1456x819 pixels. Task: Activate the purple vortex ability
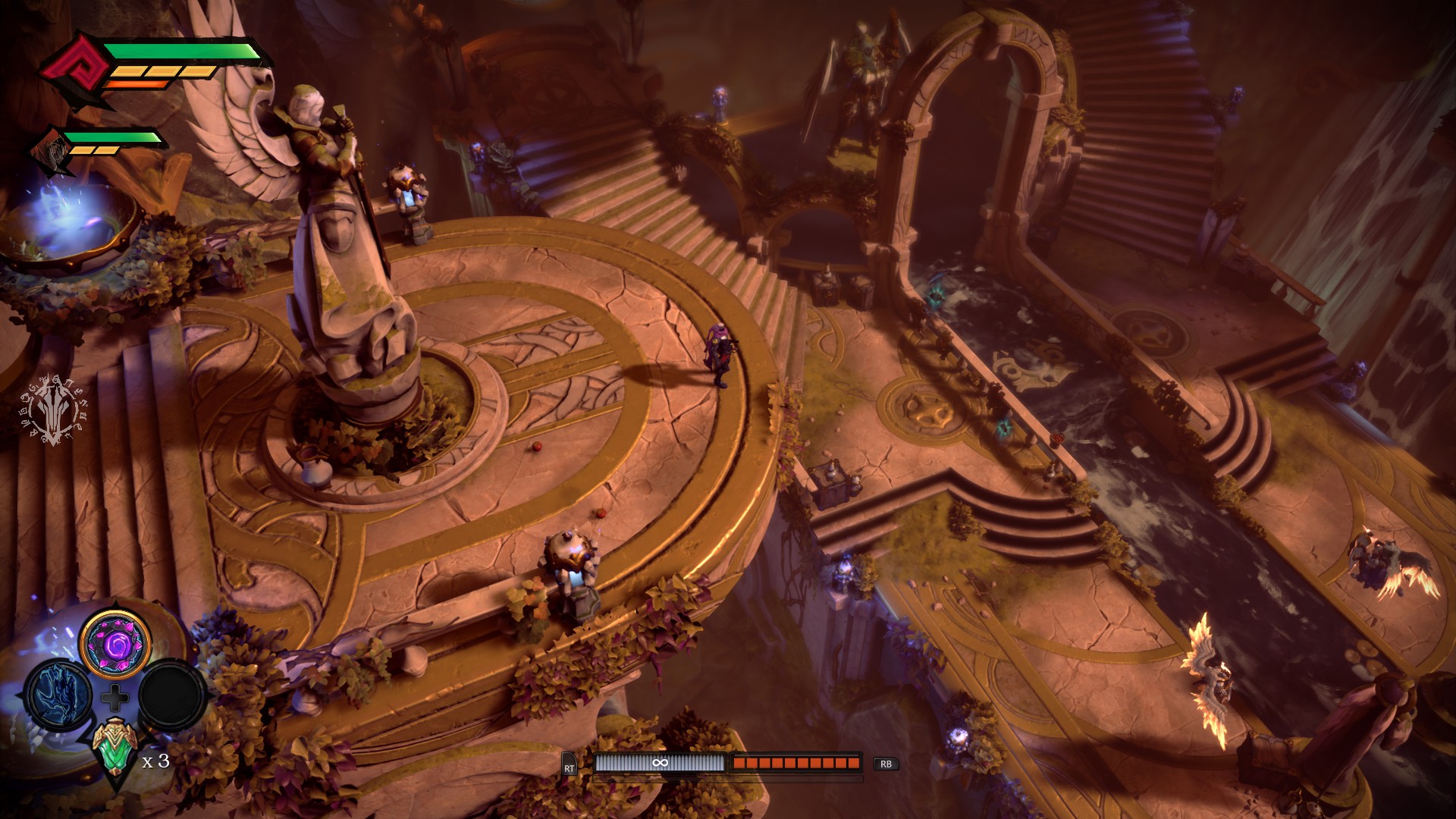(x=116, y=645)
